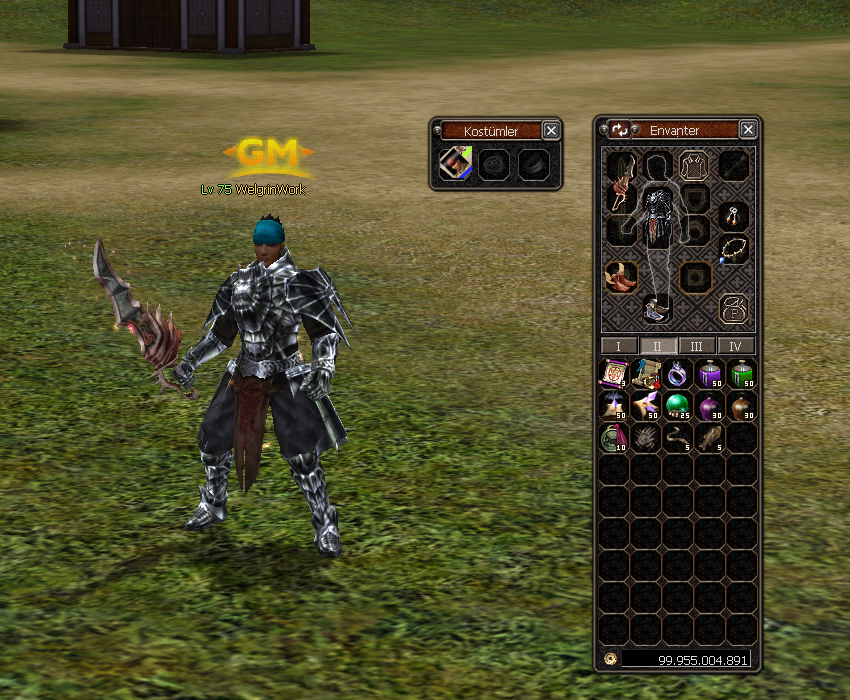Image resolution: width=850 pixels, height=700 pixels.
Task: Close the Kostümler window
Action: click(551, 130)
